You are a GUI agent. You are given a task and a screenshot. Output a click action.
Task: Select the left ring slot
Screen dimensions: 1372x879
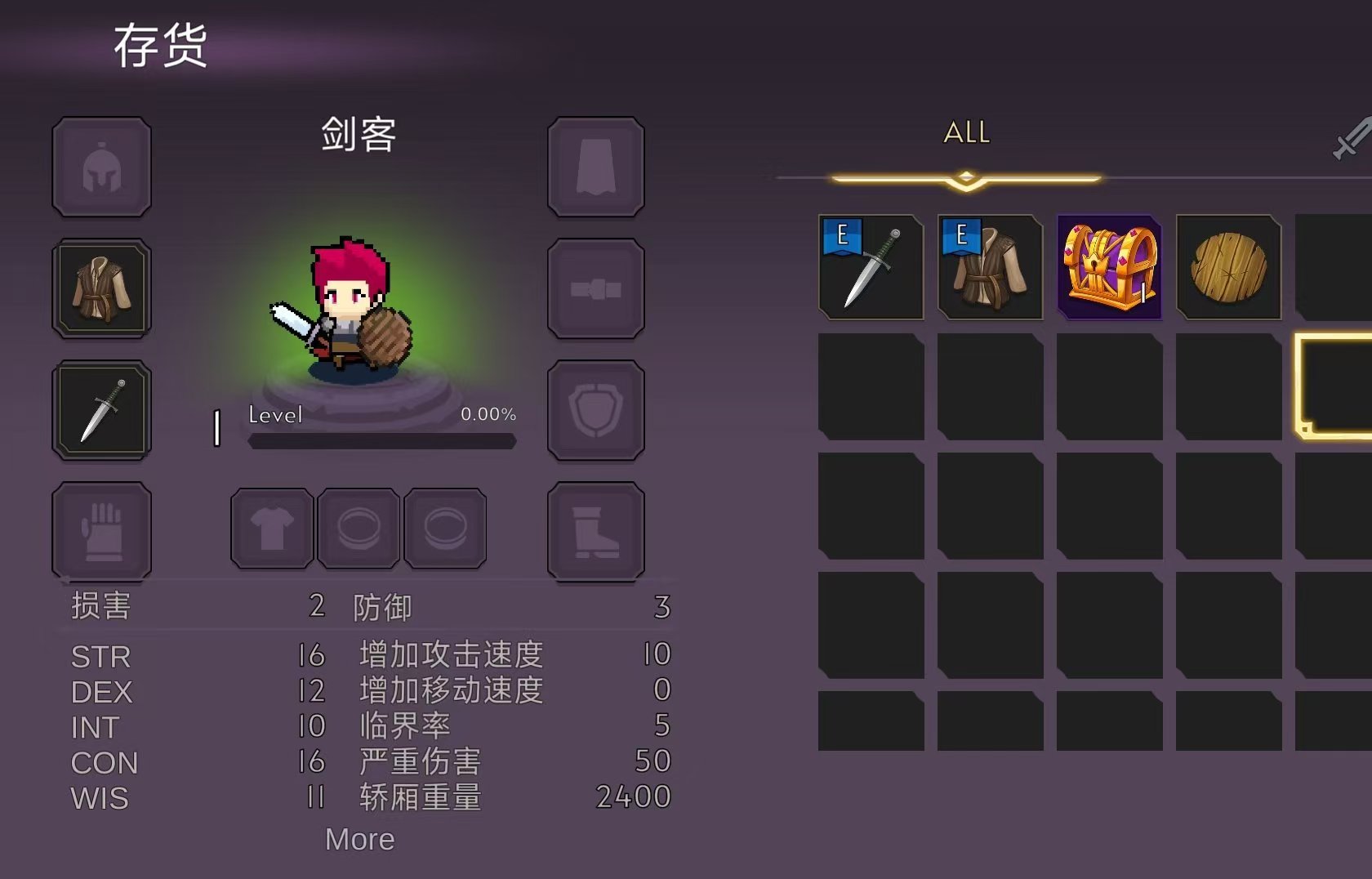359,528
